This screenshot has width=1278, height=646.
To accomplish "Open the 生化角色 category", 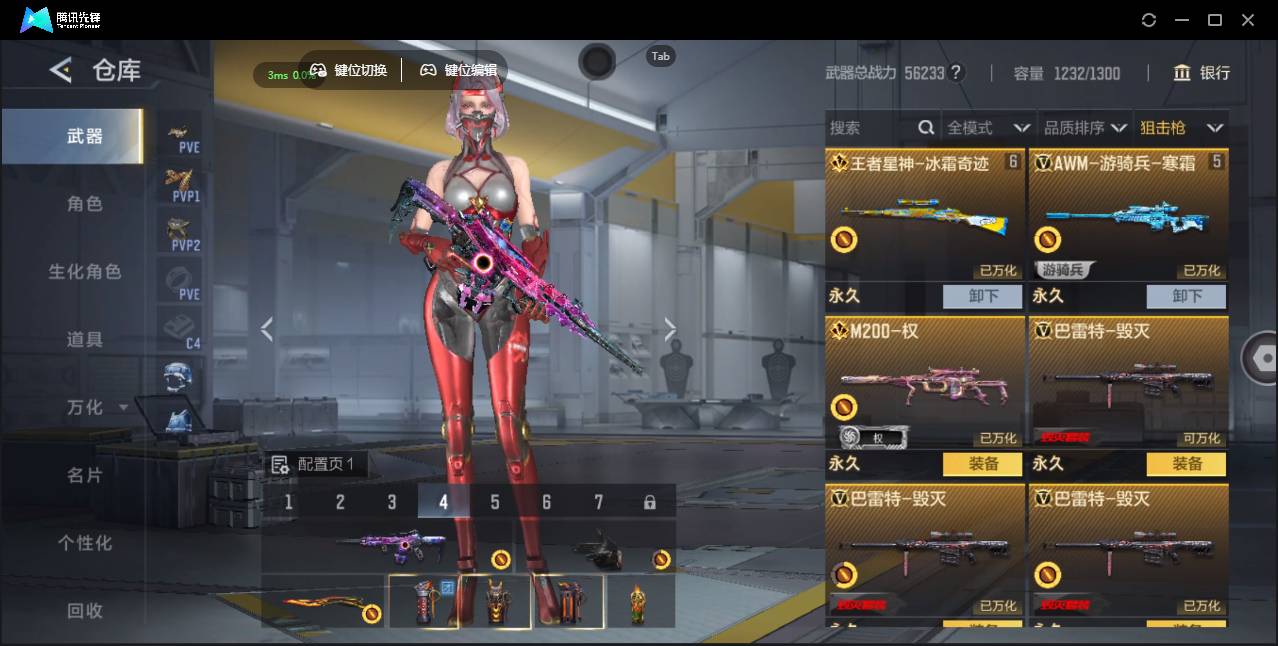I will point(85,272).
